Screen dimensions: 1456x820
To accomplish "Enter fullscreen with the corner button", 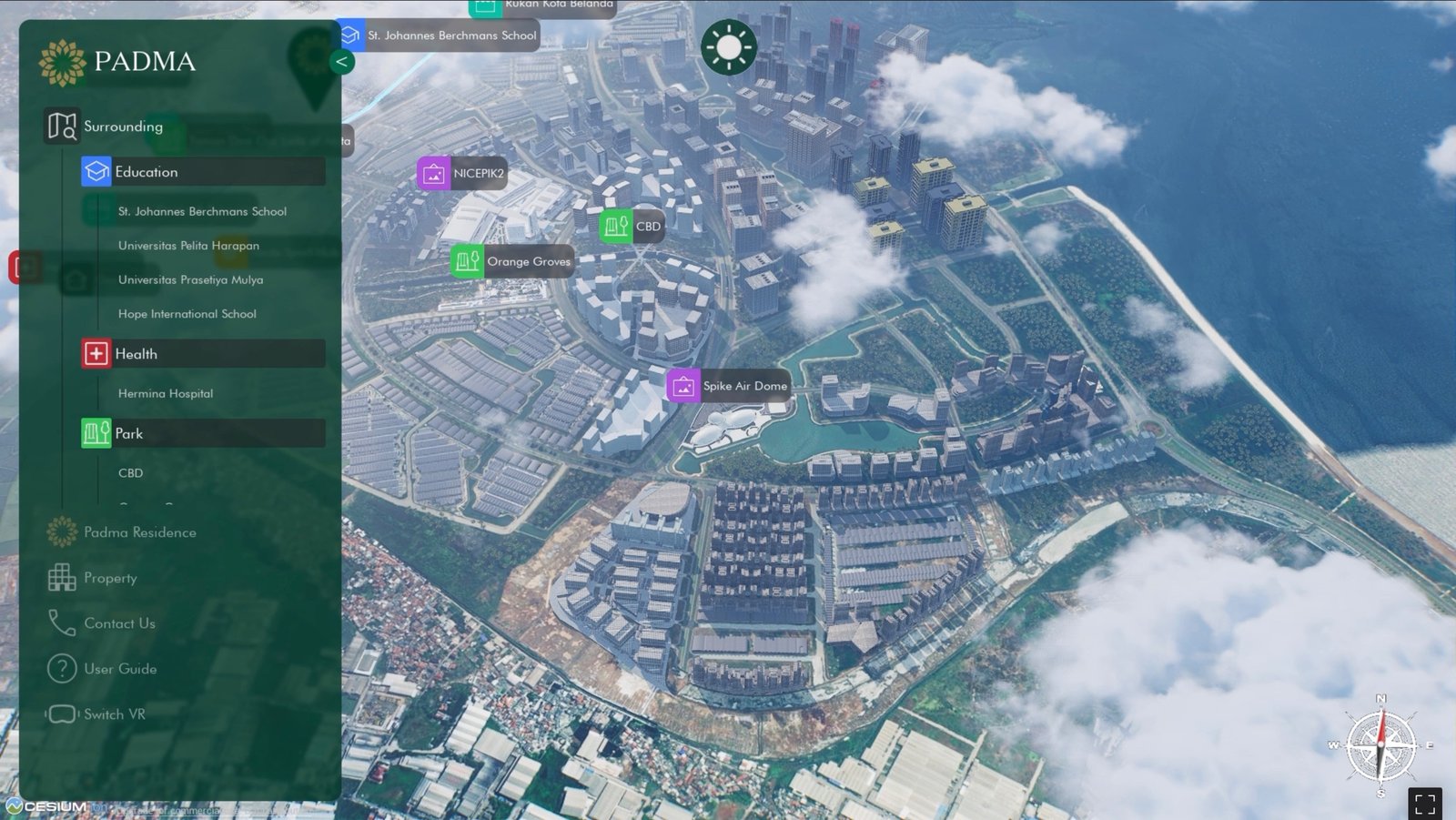I will tap(1425, 804).
